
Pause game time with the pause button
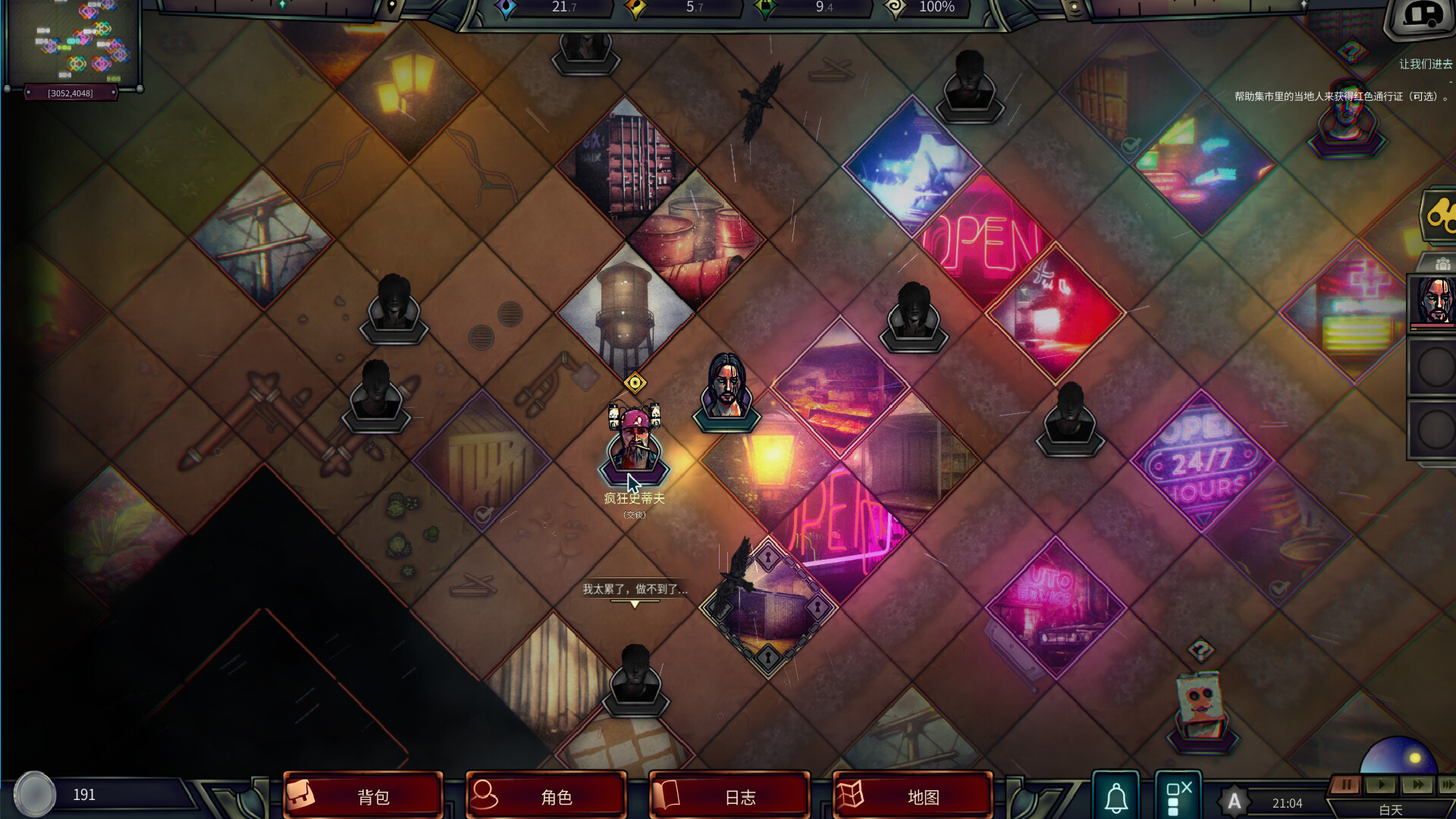click(x=1346, y=785)
